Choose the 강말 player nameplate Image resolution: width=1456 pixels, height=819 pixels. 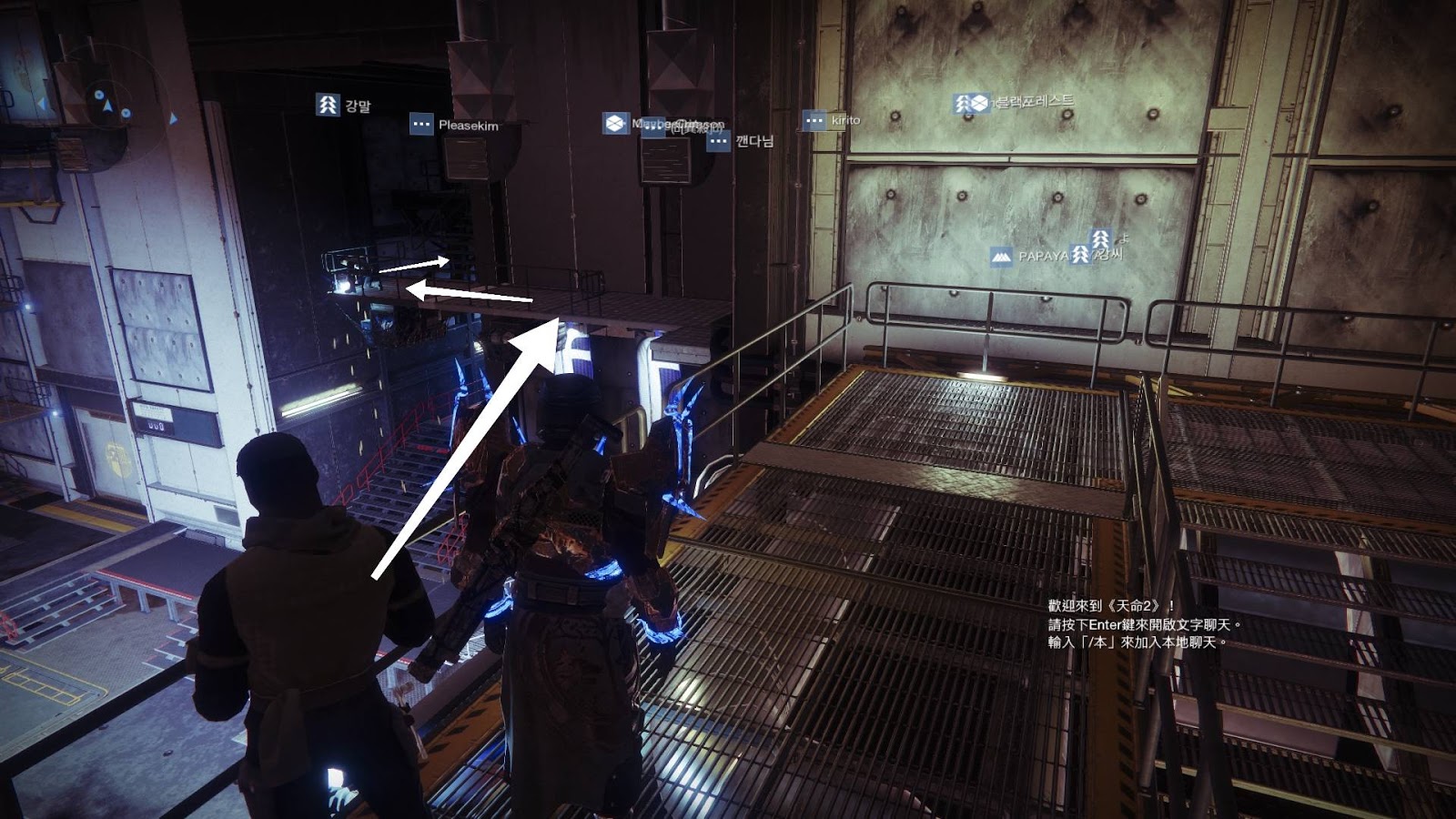343,106
